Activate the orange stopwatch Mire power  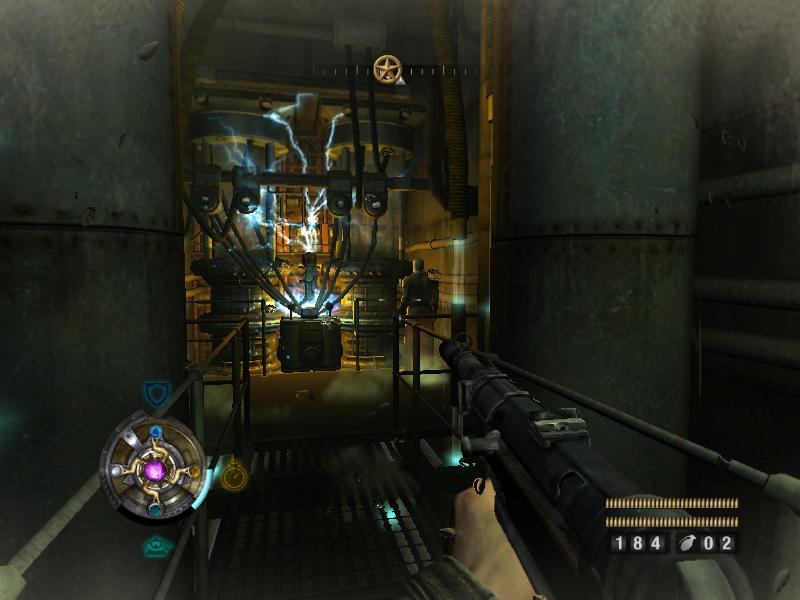coord(233,477)
